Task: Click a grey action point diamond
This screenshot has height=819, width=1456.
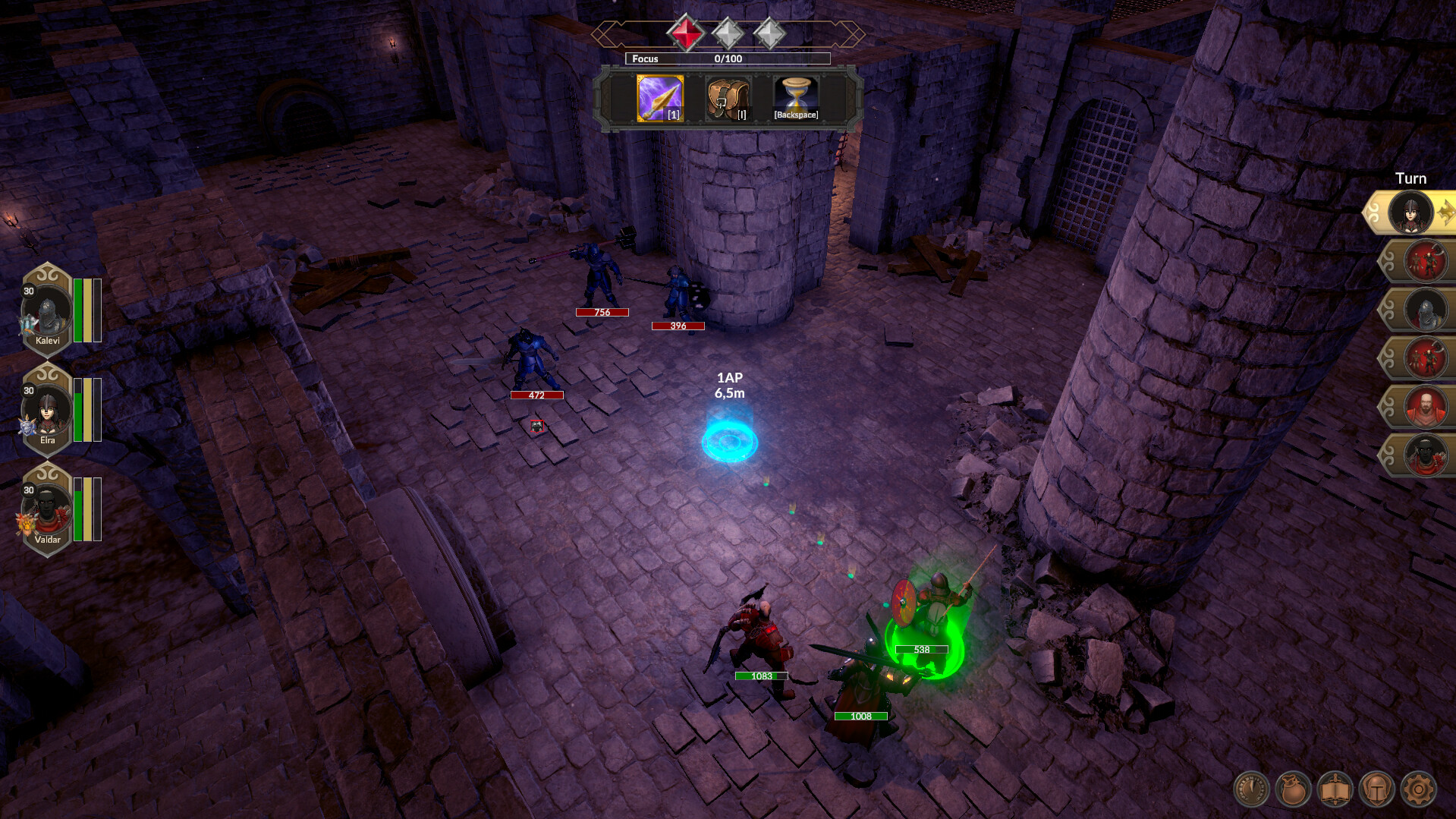Action: tap(728, 33)
